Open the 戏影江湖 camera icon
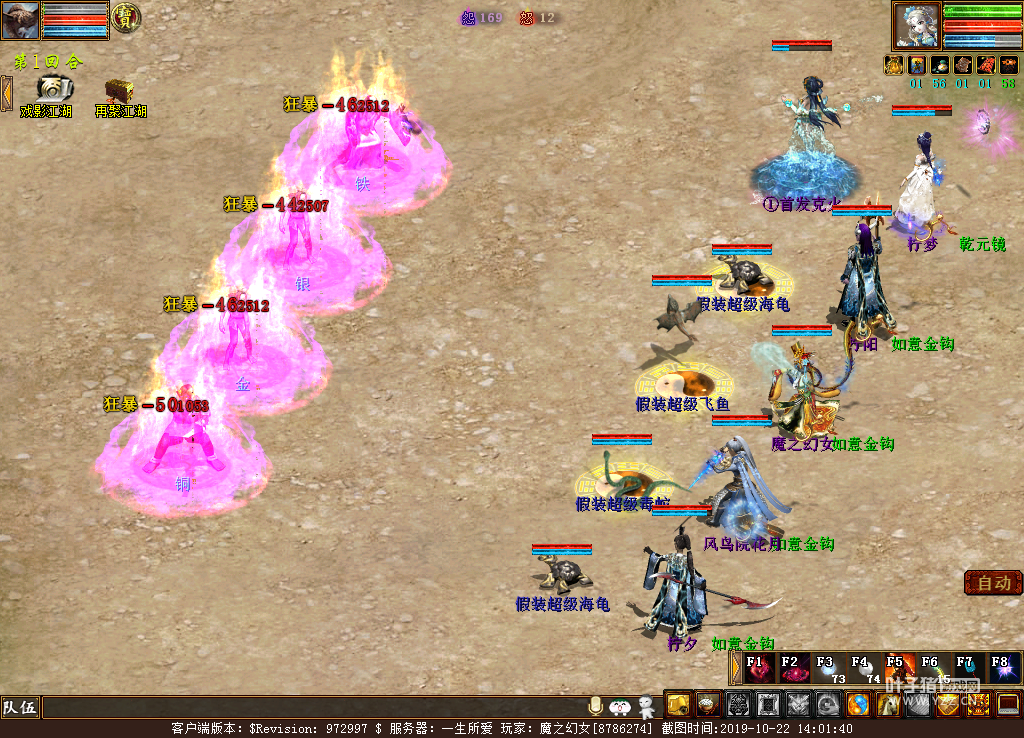This screenshot has height=738, width=1024. click(x=55, y=89)
